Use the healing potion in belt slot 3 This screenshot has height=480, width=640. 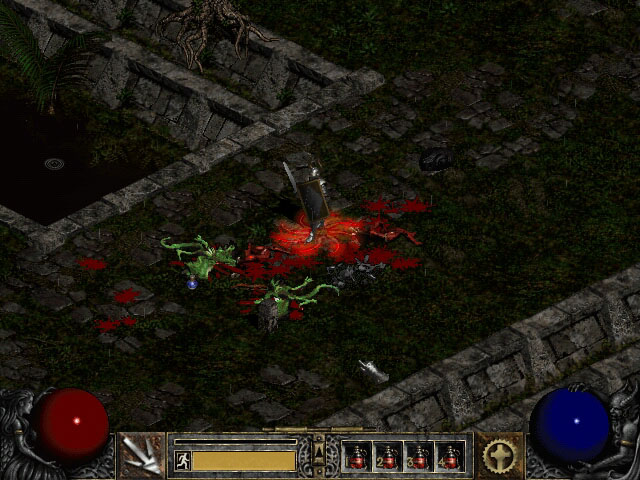[x=419, y=456]
